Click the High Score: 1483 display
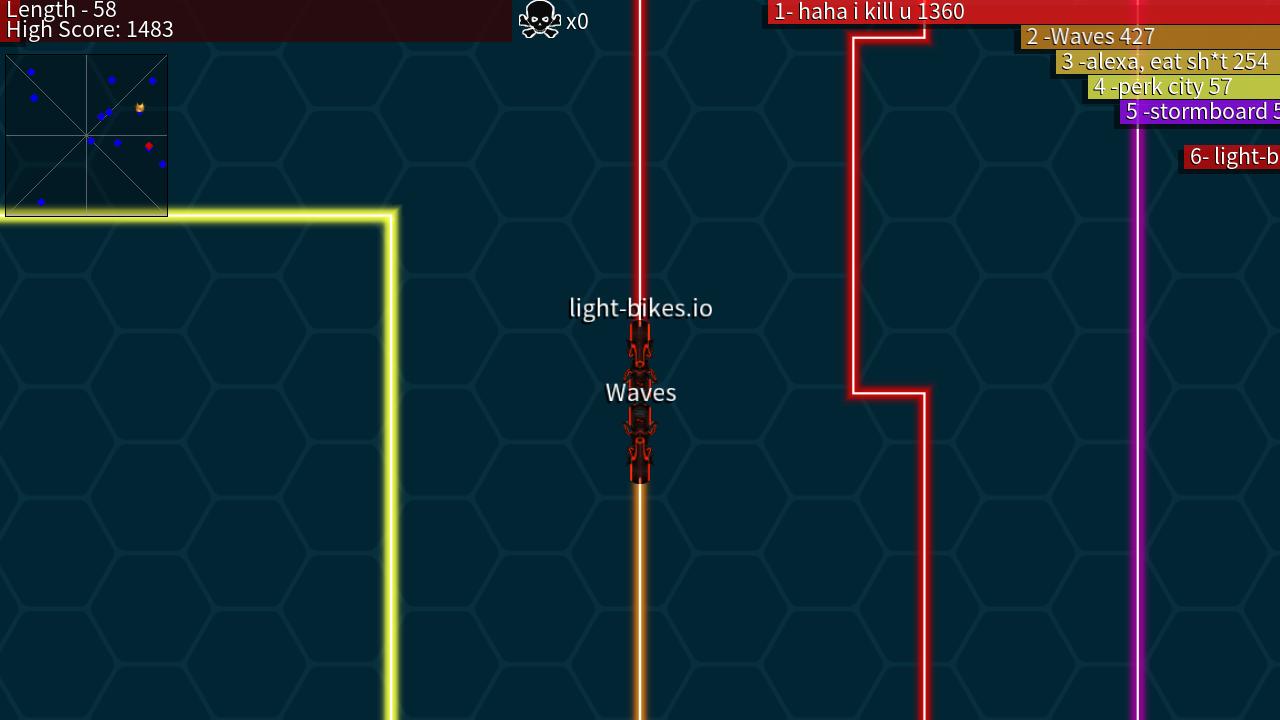1280x720 pixels. pos(90,30)
